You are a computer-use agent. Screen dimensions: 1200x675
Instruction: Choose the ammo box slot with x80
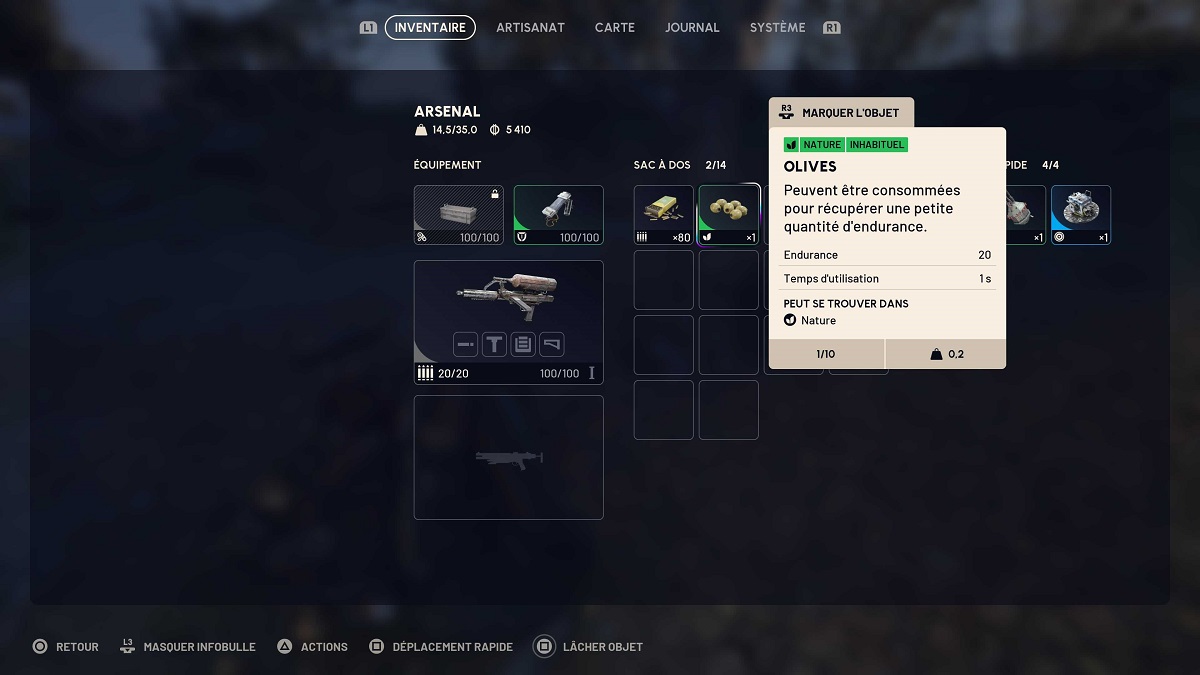coord(664,214)
